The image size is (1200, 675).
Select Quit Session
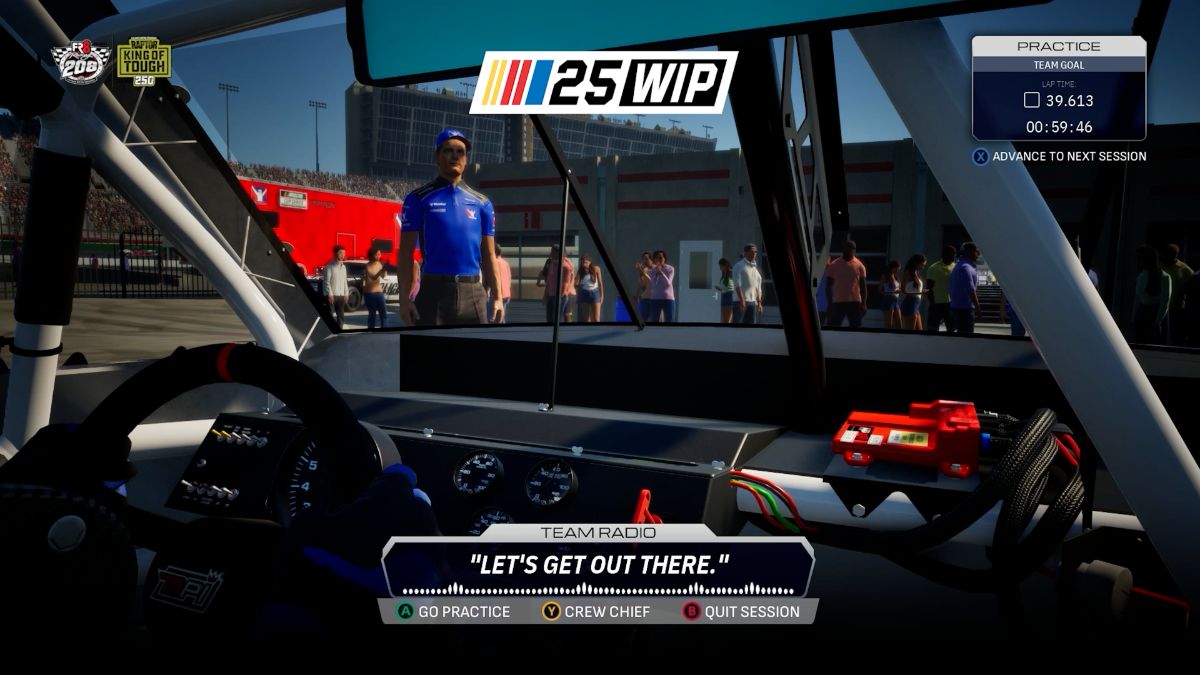point(741,611)
